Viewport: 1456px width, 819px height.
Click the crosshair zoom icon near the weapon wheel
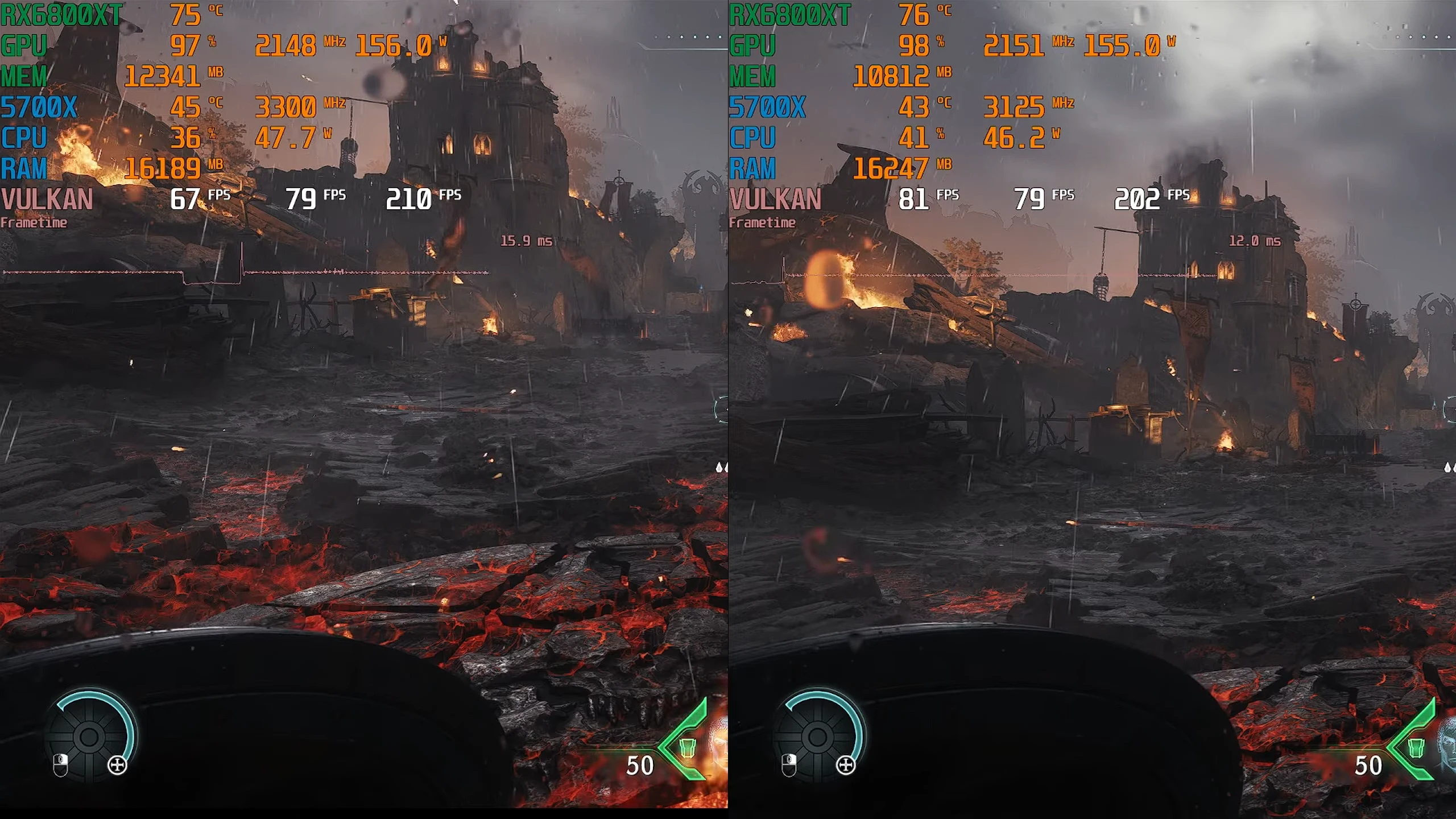[x=117, y=765]
